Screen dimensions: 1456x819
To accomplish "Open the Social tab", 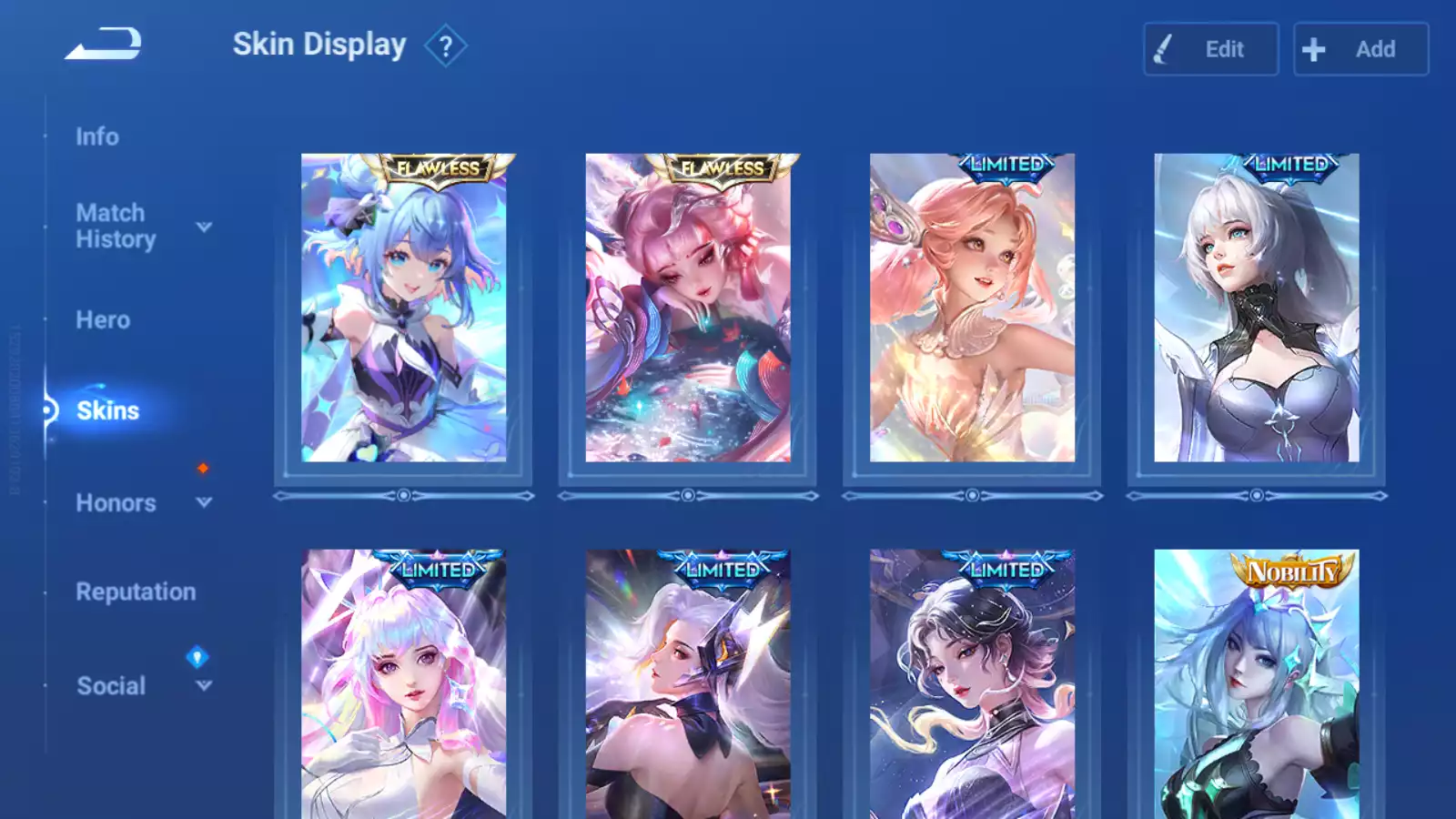I will (111, 686).
